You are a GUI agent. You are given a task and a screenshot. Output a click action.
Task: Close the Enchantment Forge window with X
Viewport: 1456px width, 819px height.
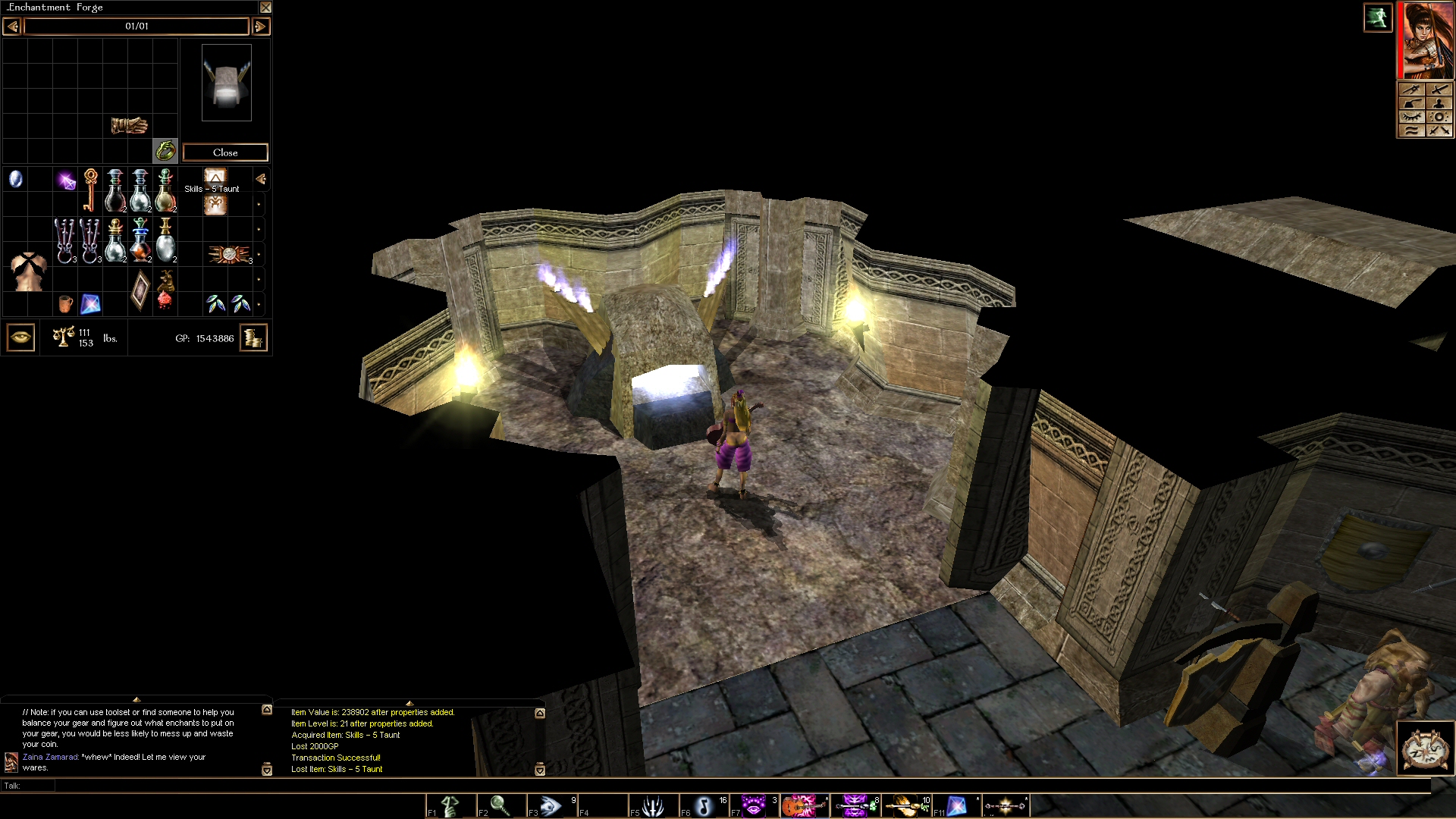tap(265, 8)
